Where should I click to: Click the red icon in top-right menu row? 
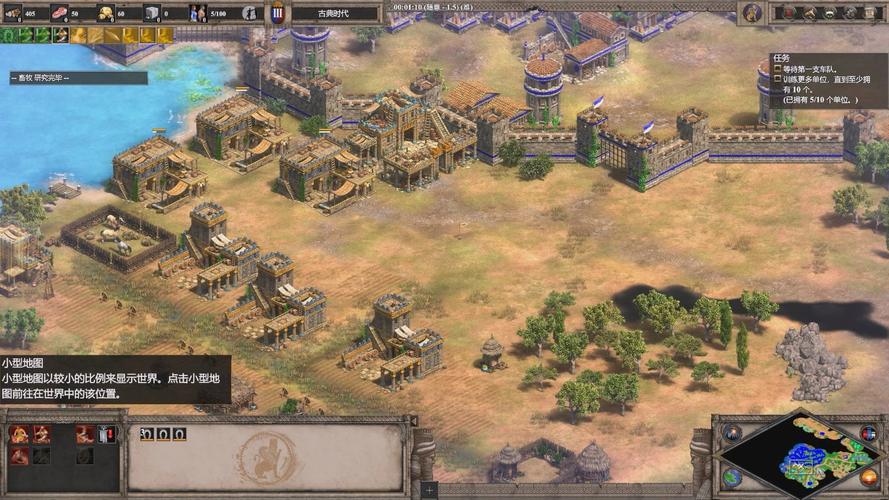pos(790,13)
